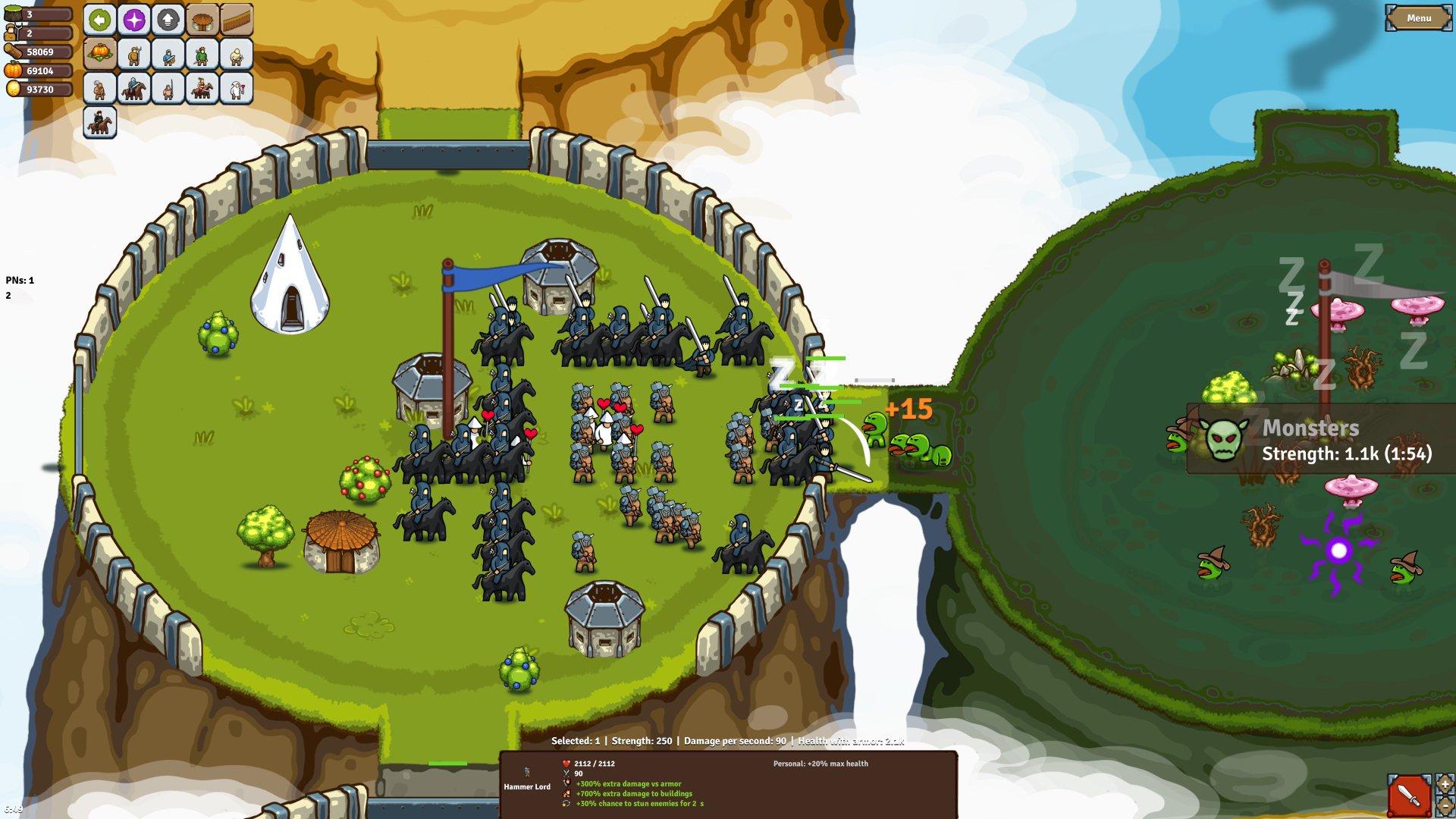
Task: Click the red sword attack button
Action: (x=1409, y=795)
